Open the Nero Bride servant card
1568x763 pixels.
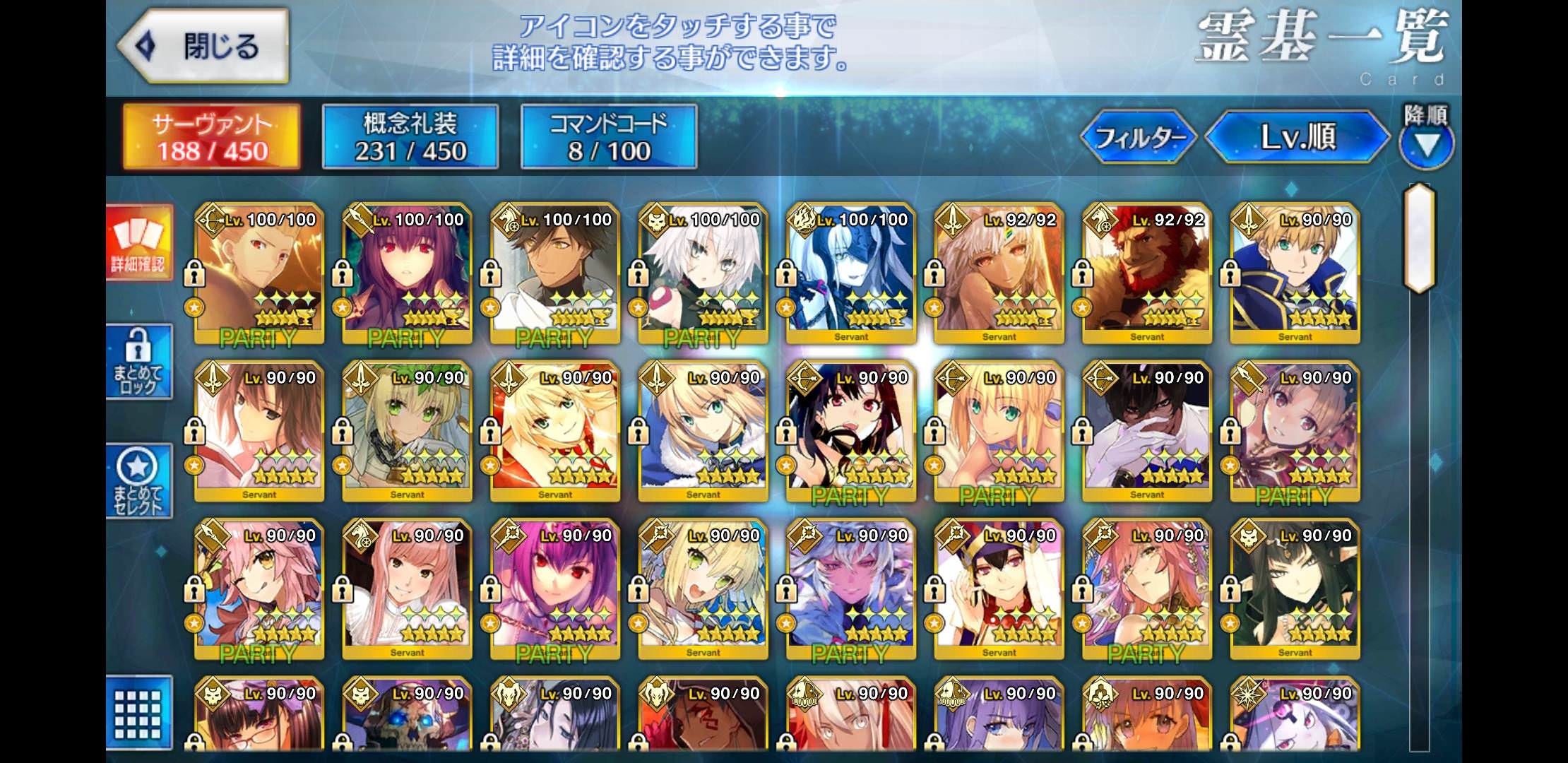[408, 432]
